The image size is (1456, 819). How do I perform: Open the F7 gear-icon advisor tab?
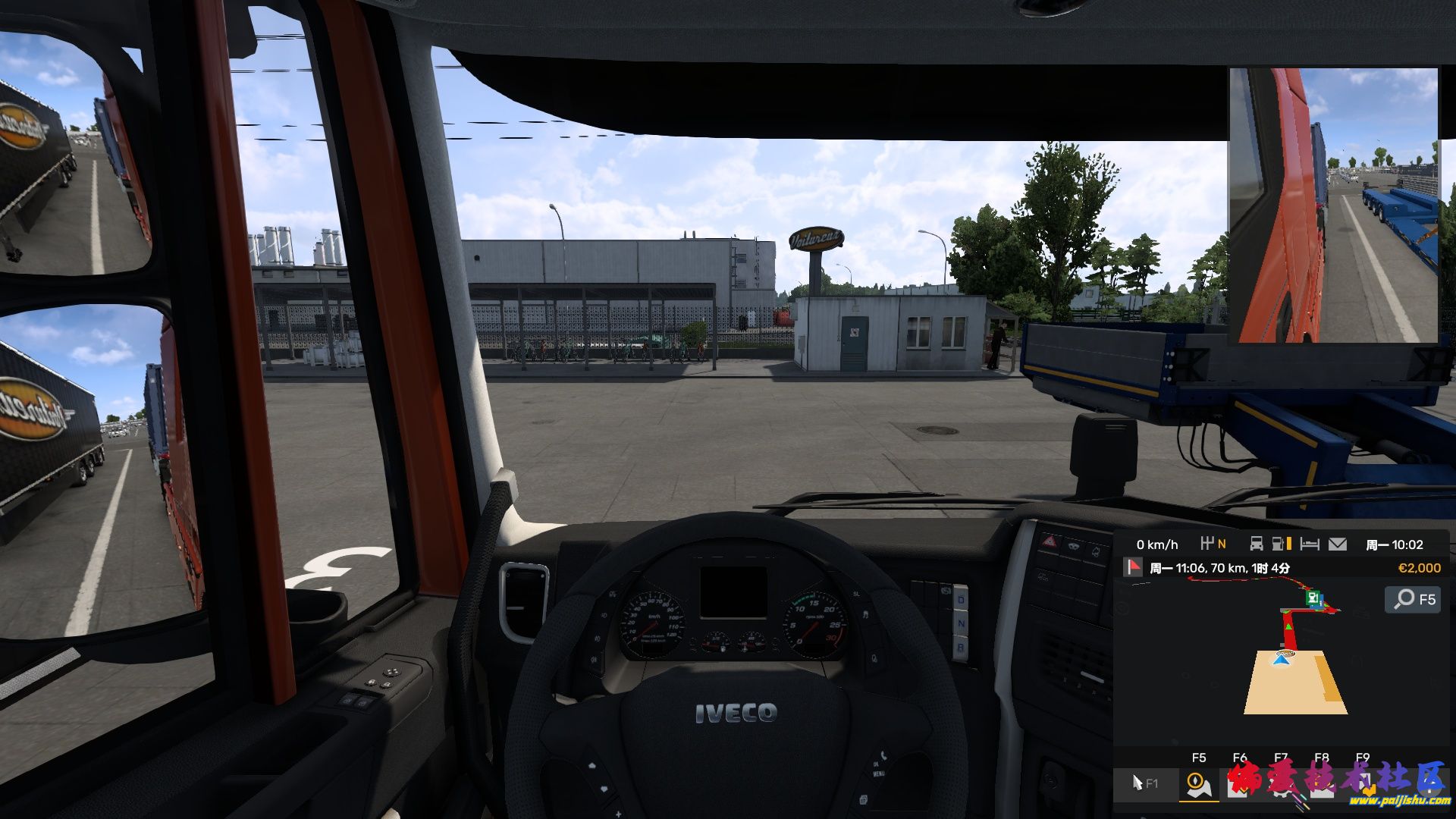pos(1281,784)
